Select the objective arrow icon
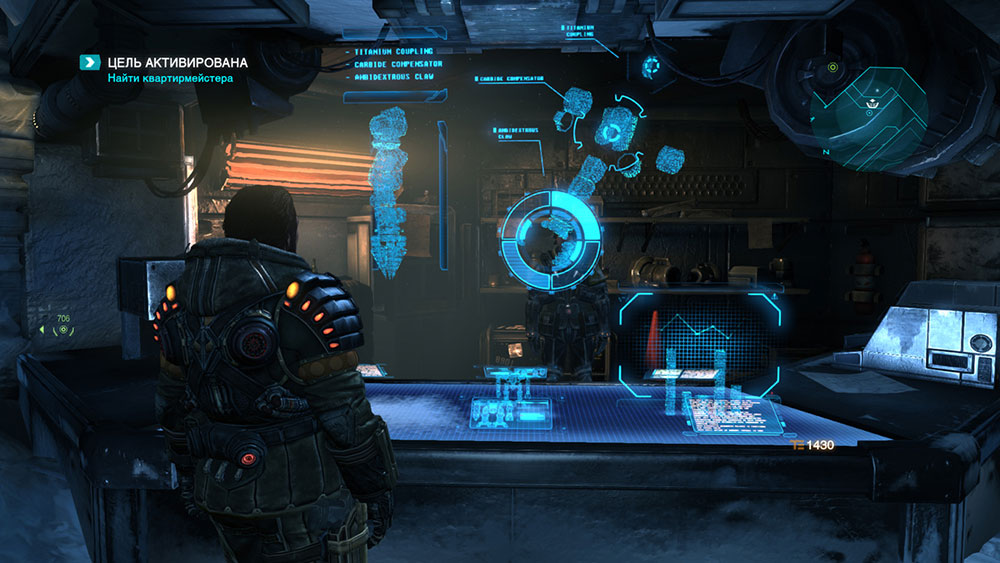Screen dimensions: 1000x563 click(91, 63)
